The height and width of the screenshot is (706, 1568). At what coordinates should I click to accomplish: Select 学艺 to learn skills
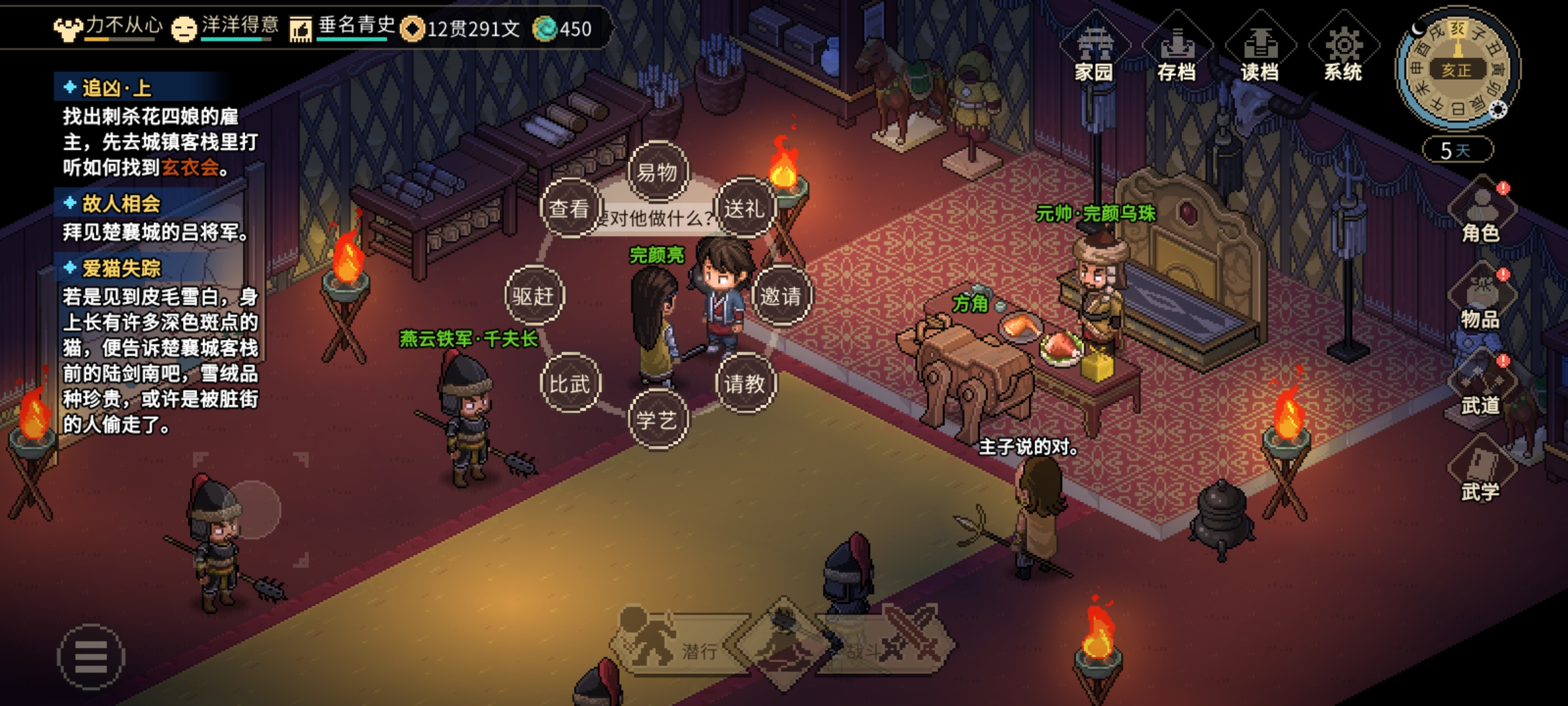click(657, 420)
